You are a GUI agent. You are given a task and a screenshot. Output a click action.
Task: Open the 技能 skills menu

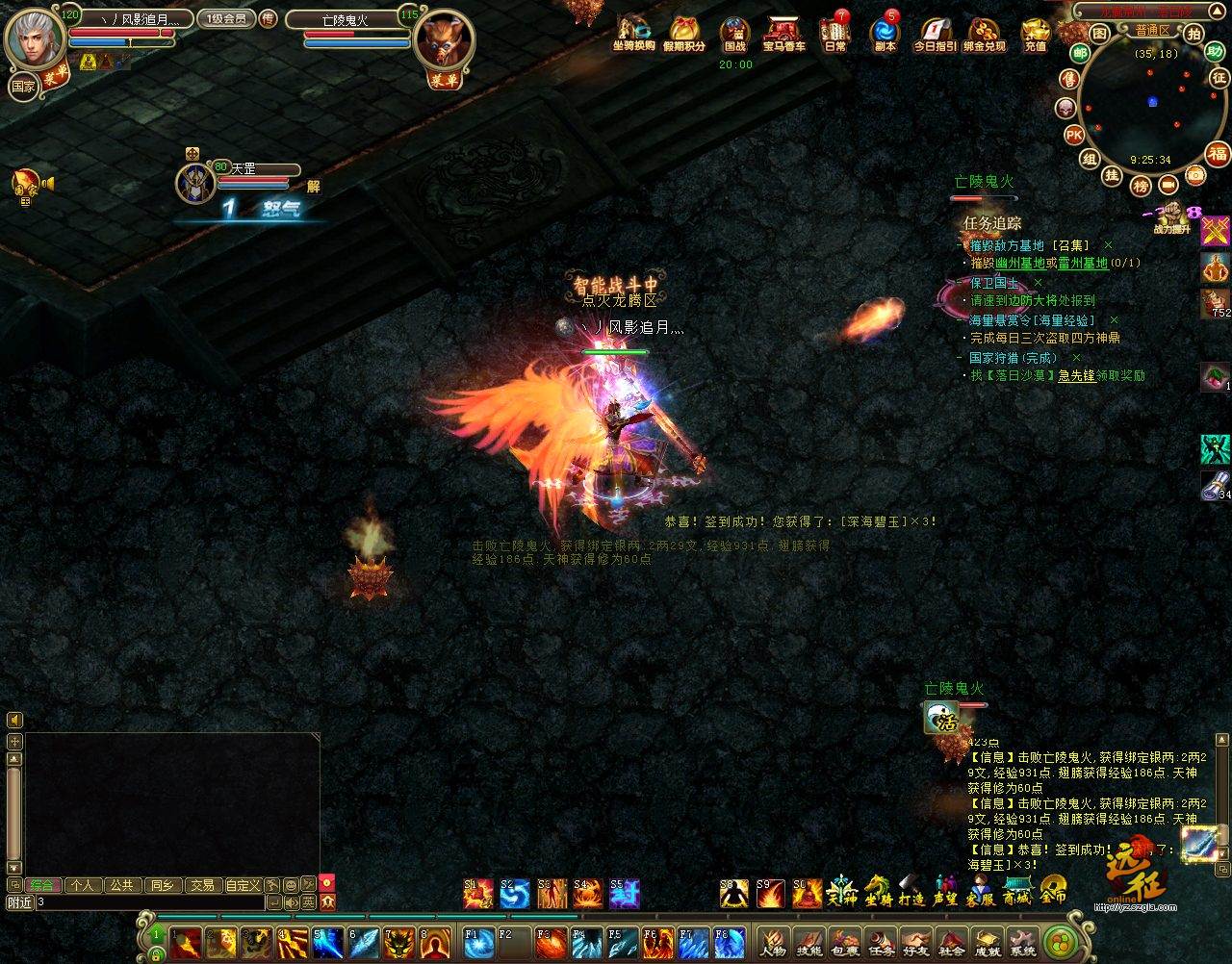click(808, 941)
